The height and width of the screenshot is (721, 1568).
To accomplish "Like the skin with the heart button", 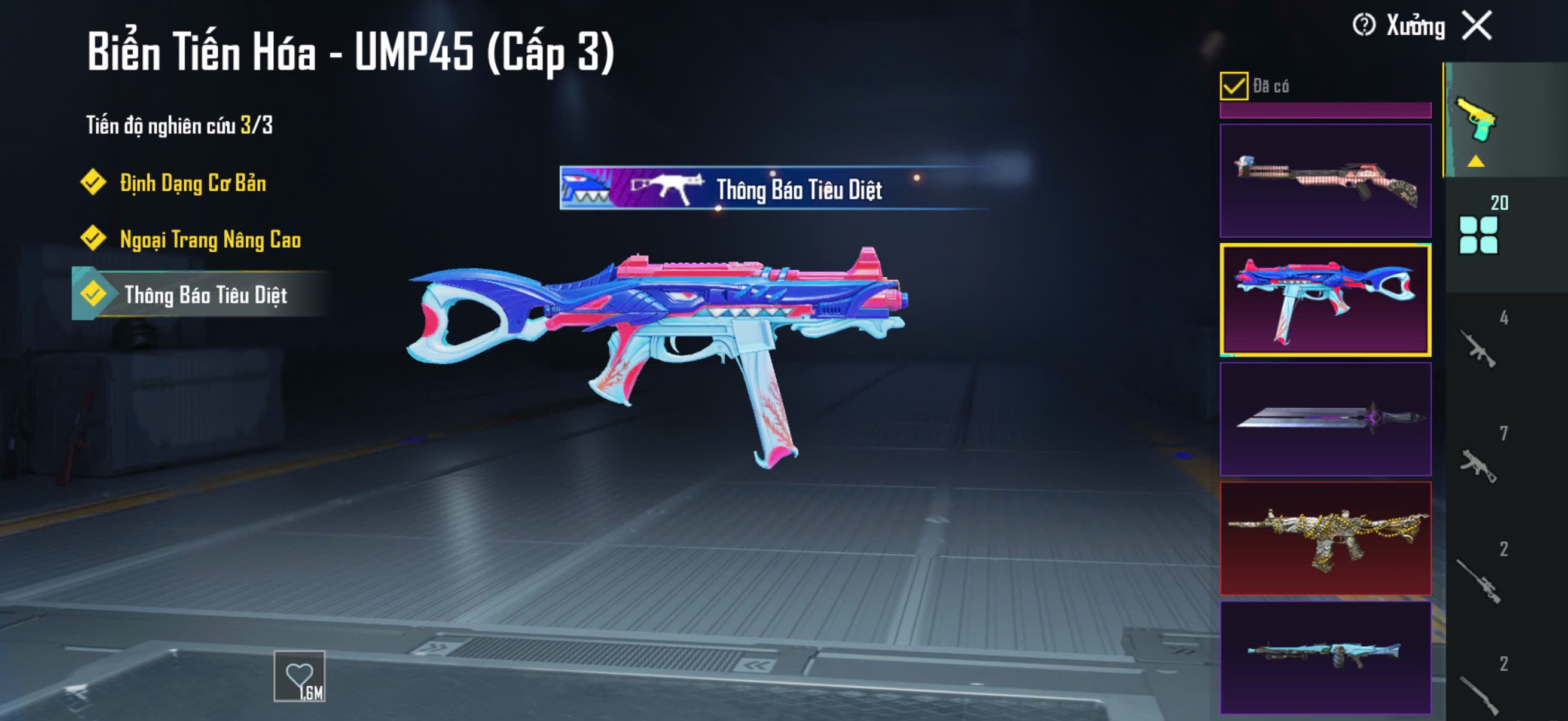I will (299, 676).
